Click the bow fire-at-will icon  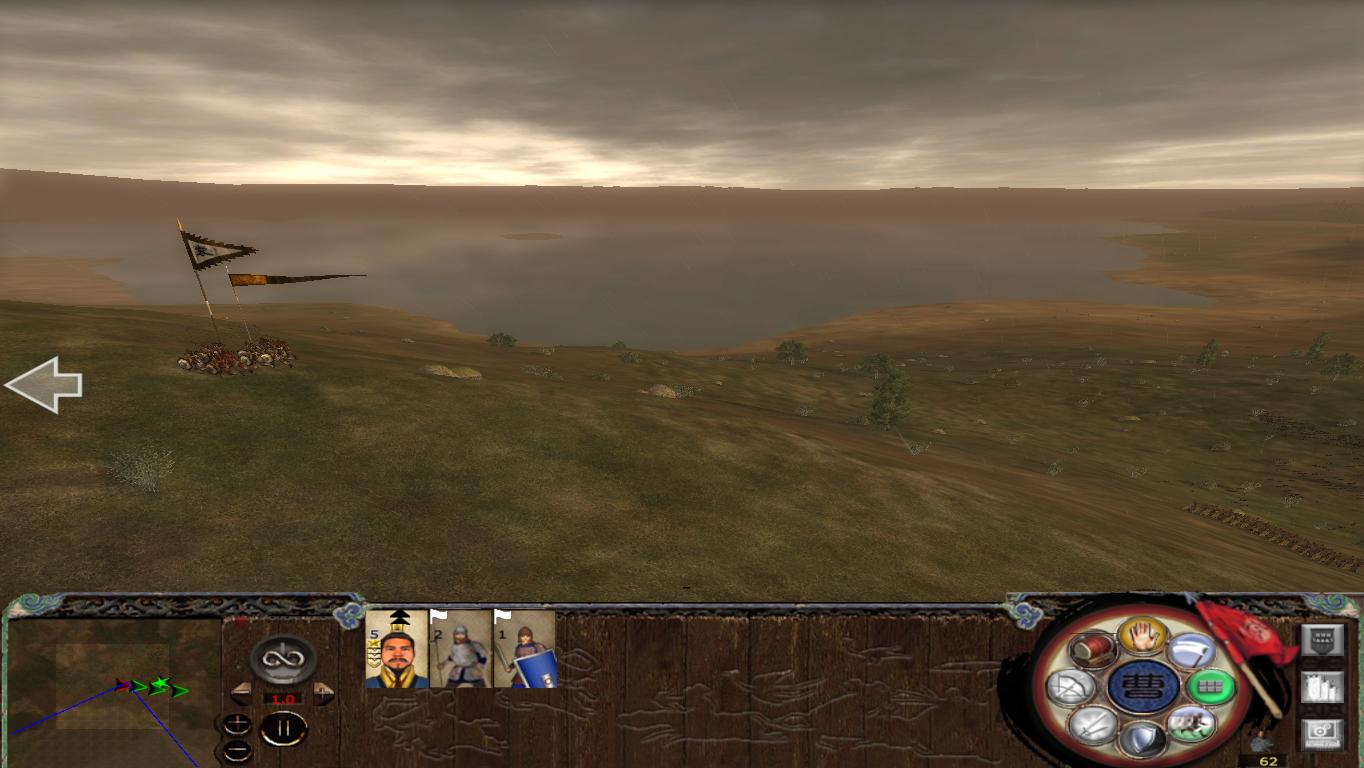(x=1071, y=685)
